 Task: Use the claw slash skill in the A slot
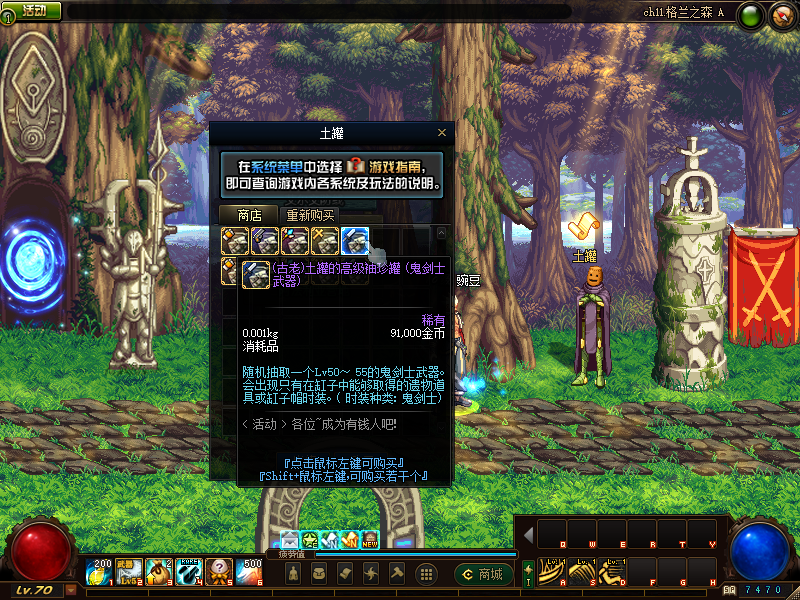551,570
